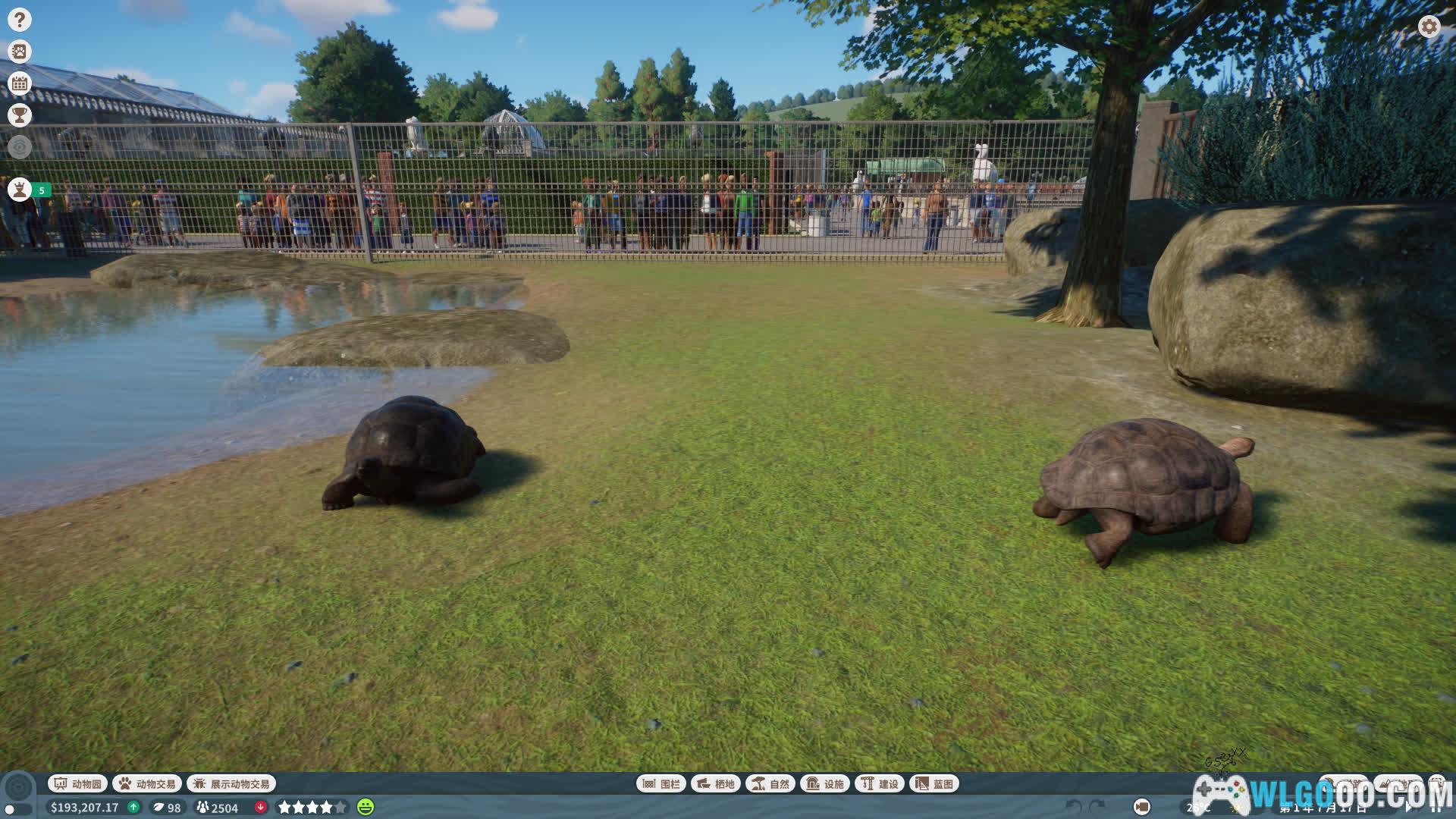Open the crowned figure notifications icon

pyautogui.click(x=20, y=189)
